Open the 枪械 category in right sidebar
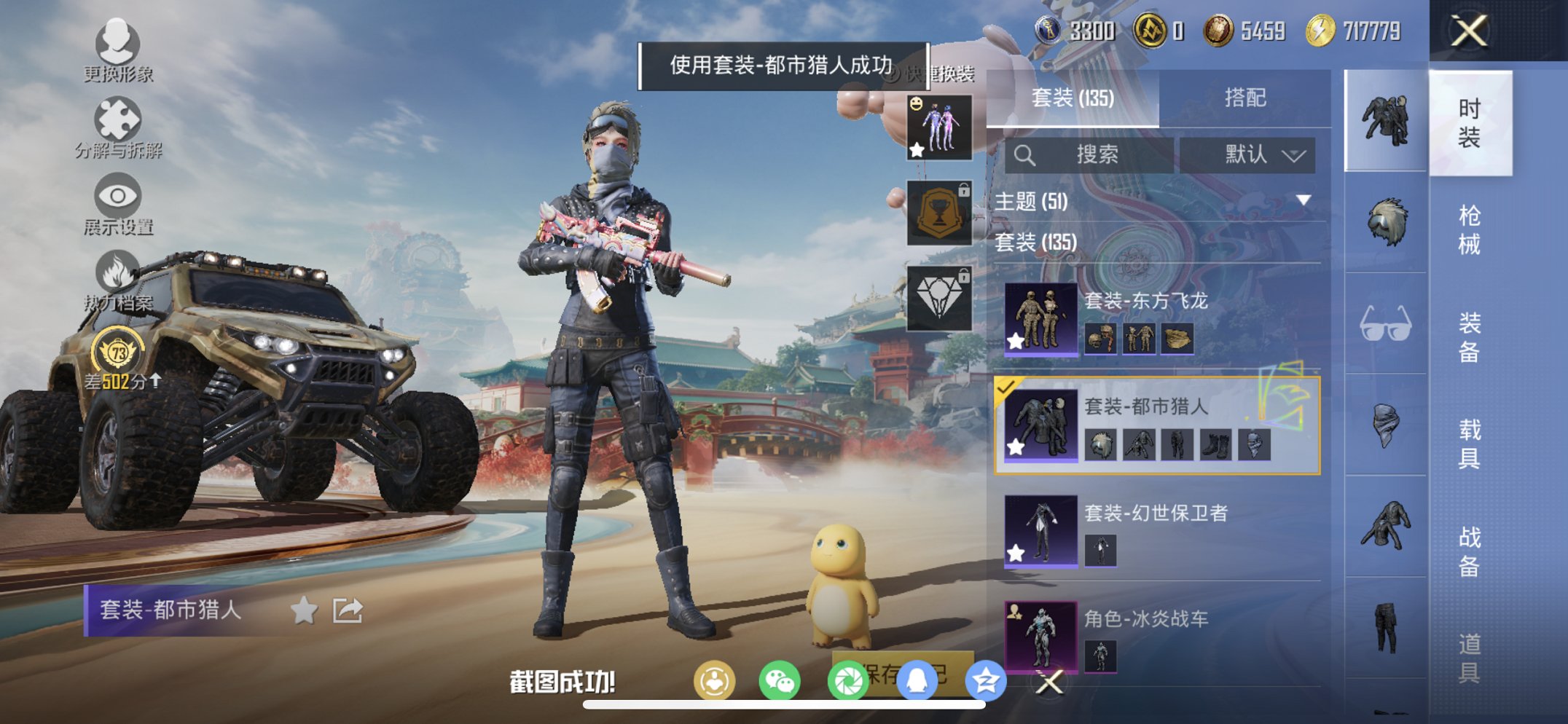1568x724 pixels. [x=1468, y=229]
